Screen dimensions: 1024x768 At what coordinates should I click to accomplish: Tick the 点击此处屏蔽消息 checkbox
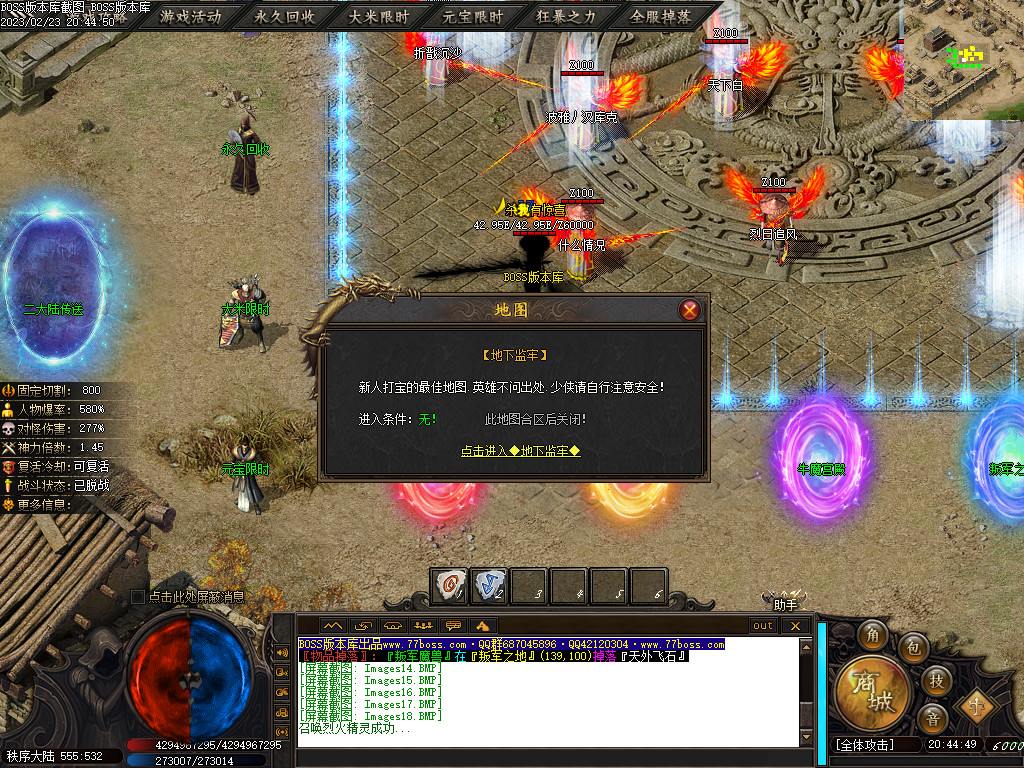(138, 597)
